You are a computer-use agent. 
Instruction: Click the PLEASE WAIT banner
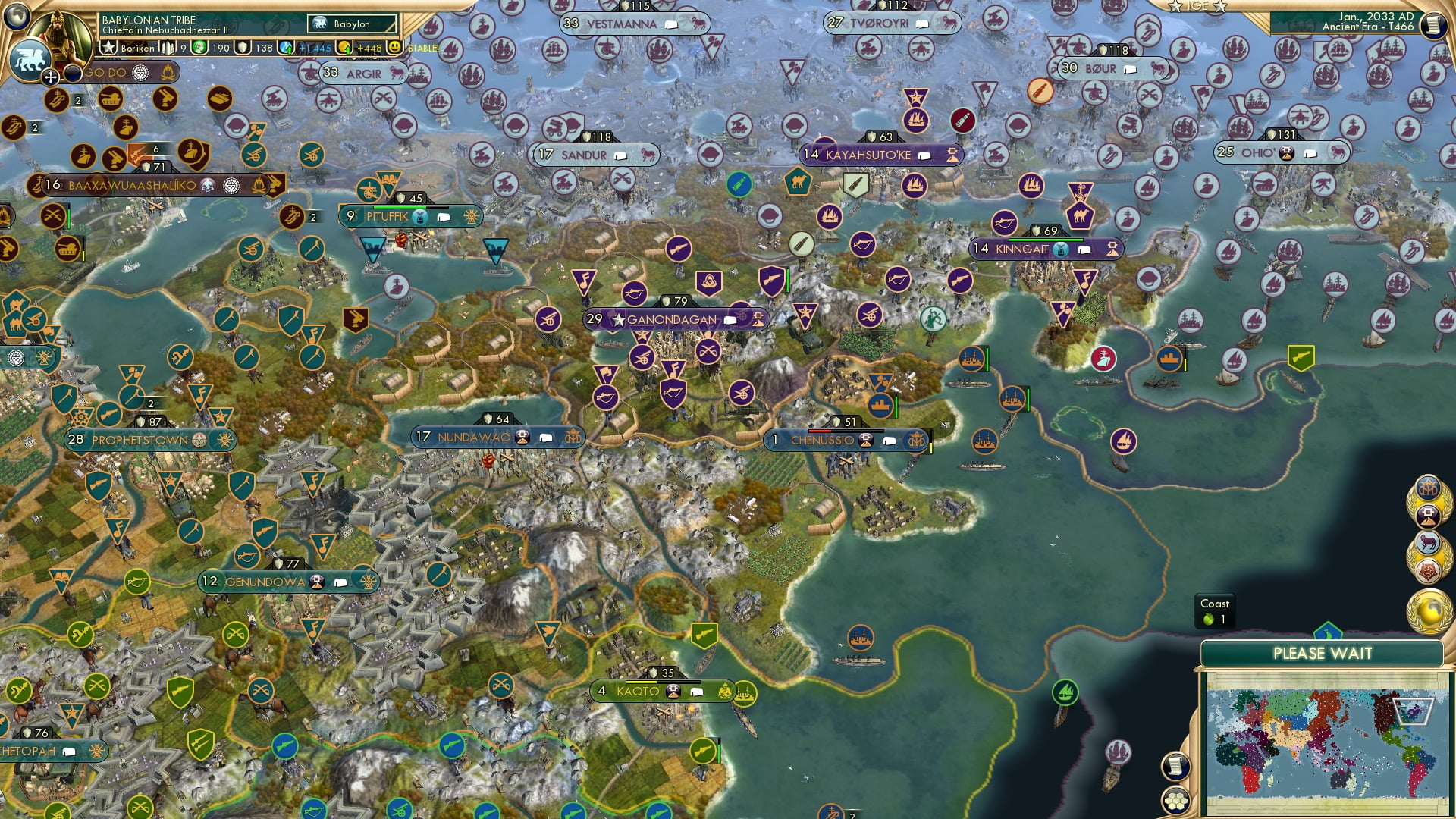click(1324, 652)
